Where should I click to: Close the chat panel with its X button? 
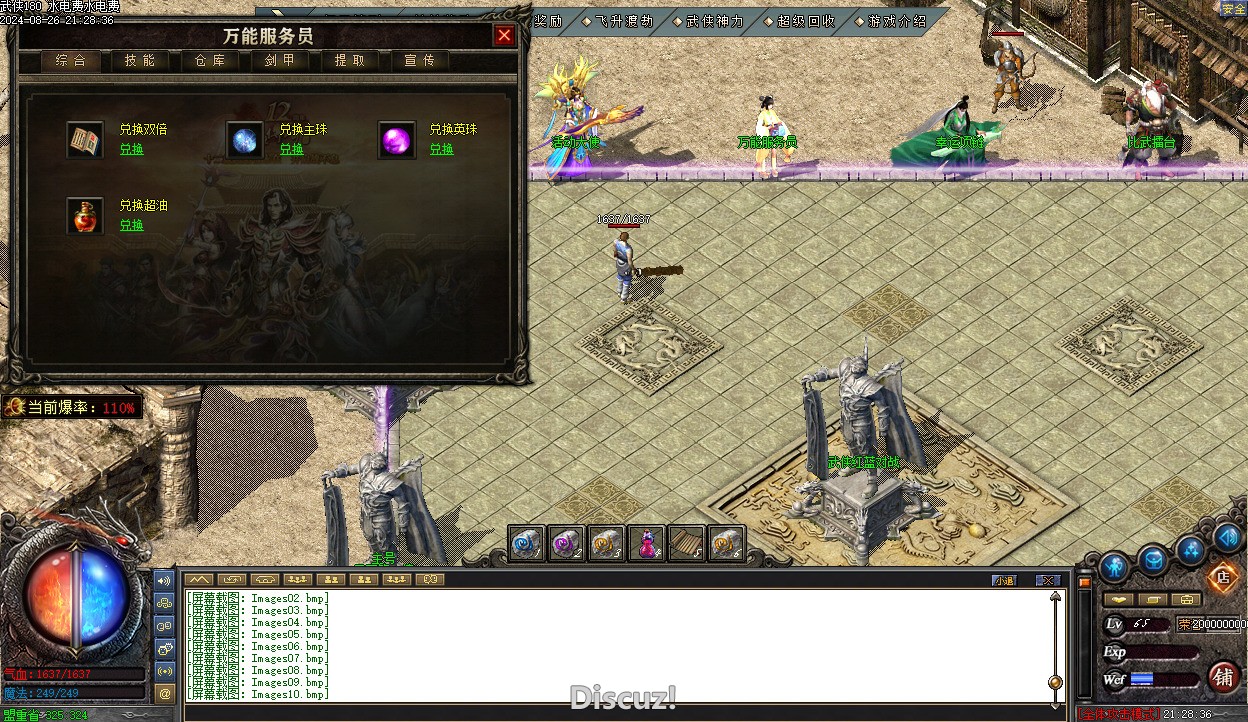coord(1047,580)
